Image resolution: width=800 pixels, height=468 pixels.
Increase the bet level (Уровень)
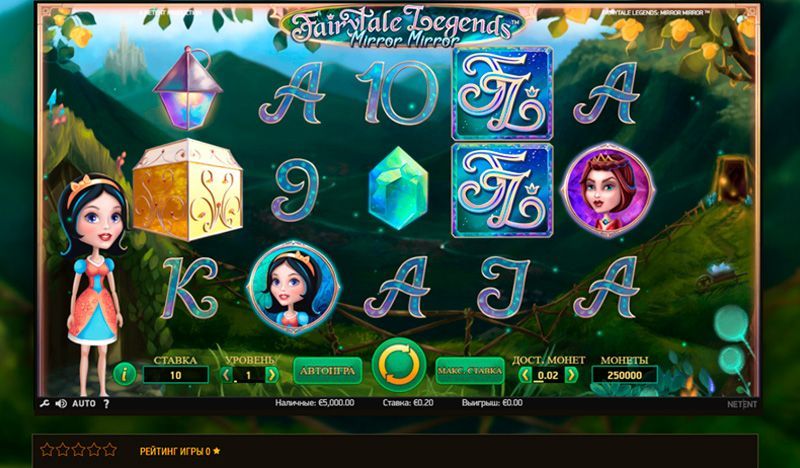pos(272,375)
